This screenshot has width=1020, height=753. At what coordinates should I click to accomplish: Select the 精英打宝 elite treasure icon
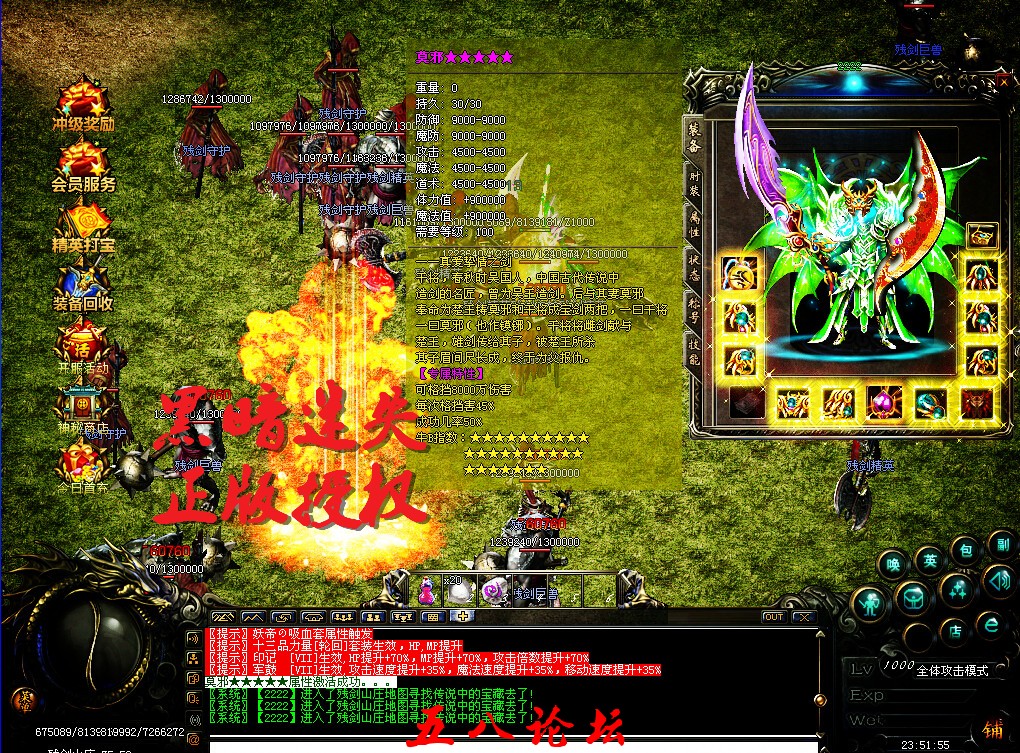(83, 223)
